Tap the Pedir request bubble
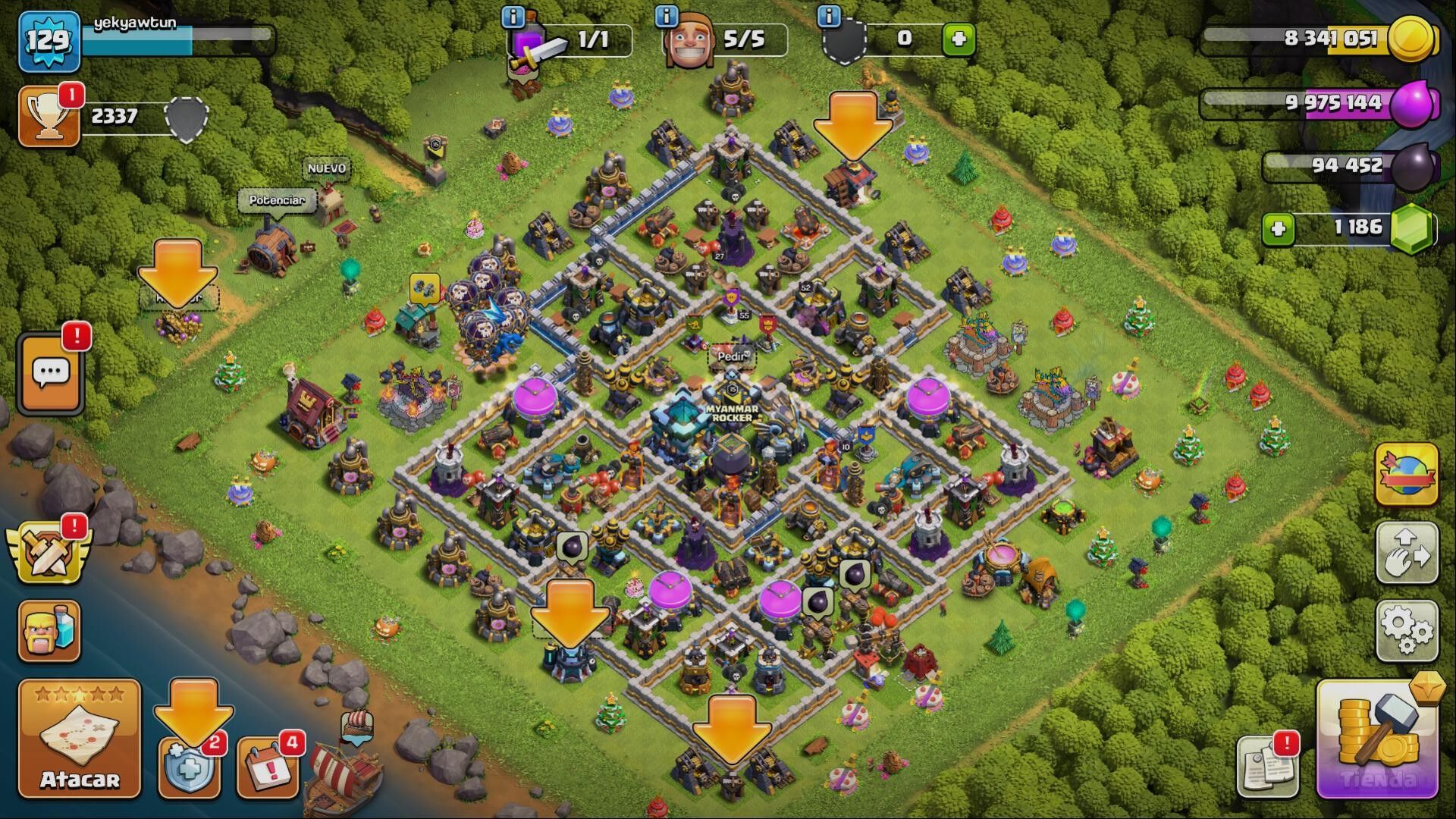The image size is (1456, 819). click(x=732, y=356)
